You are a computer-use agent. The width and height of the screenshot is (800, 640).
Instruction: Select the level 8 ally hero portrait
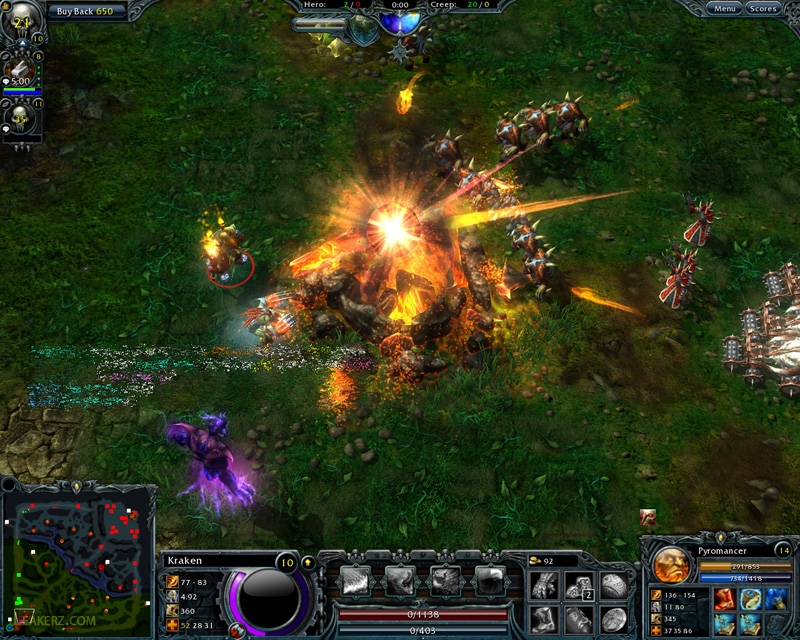(21, 72)
